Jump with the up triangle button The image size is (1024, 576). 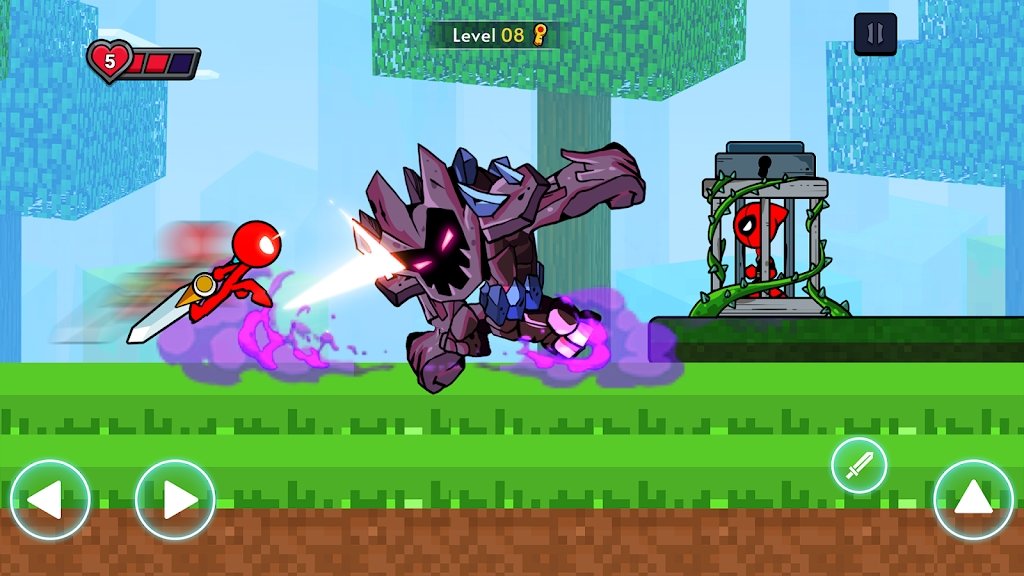point(973,499)
